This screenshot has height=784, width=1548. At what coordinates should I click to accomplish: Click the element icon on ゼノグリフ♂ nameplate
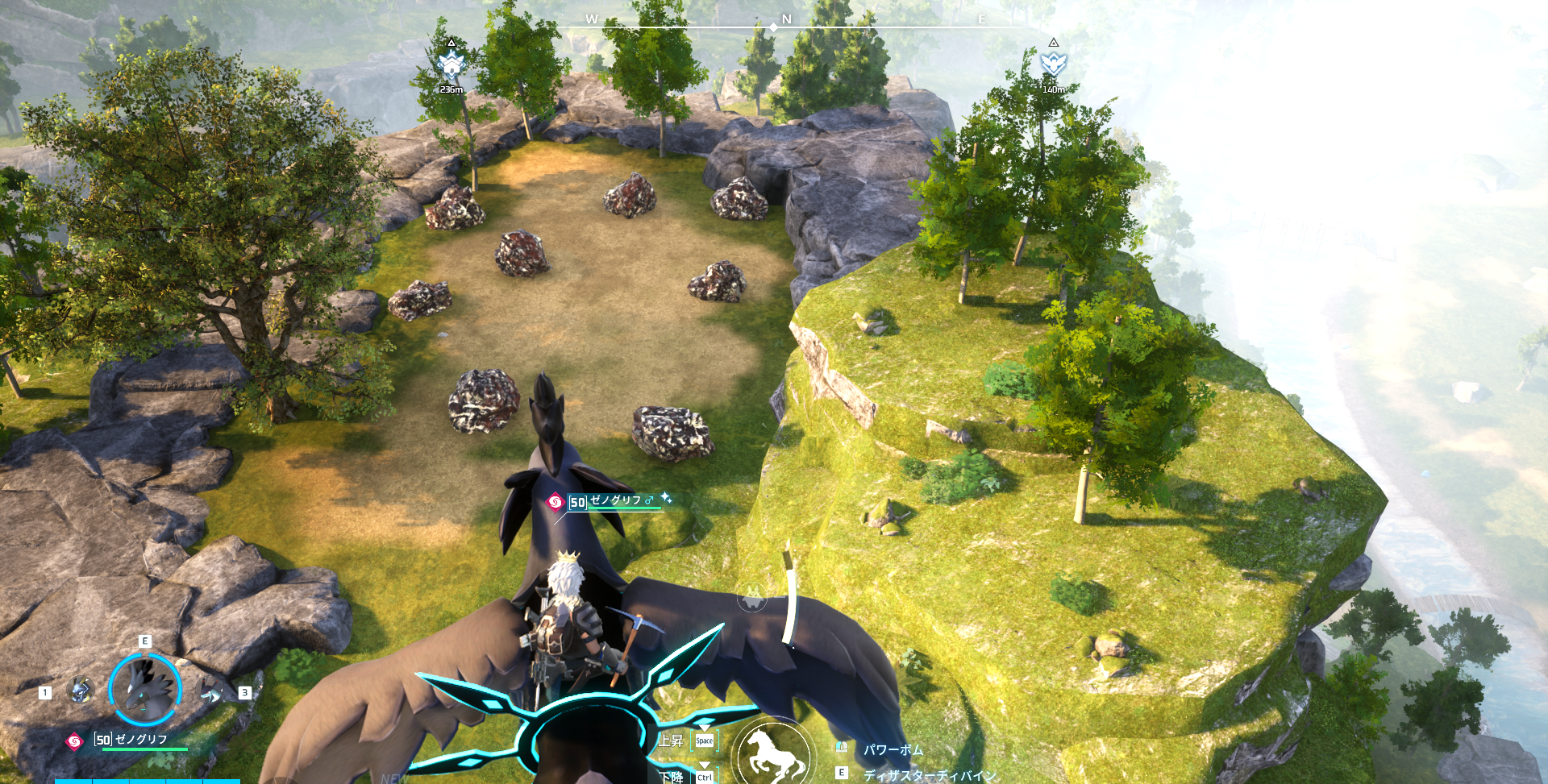(x=554, y=501)
